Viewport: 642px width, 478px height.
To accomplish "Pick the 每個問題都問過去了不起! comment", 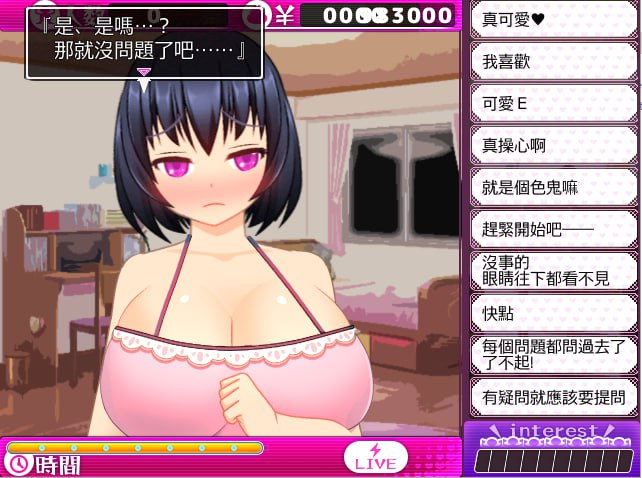I will pyautogui.click(x=553, y=355).
